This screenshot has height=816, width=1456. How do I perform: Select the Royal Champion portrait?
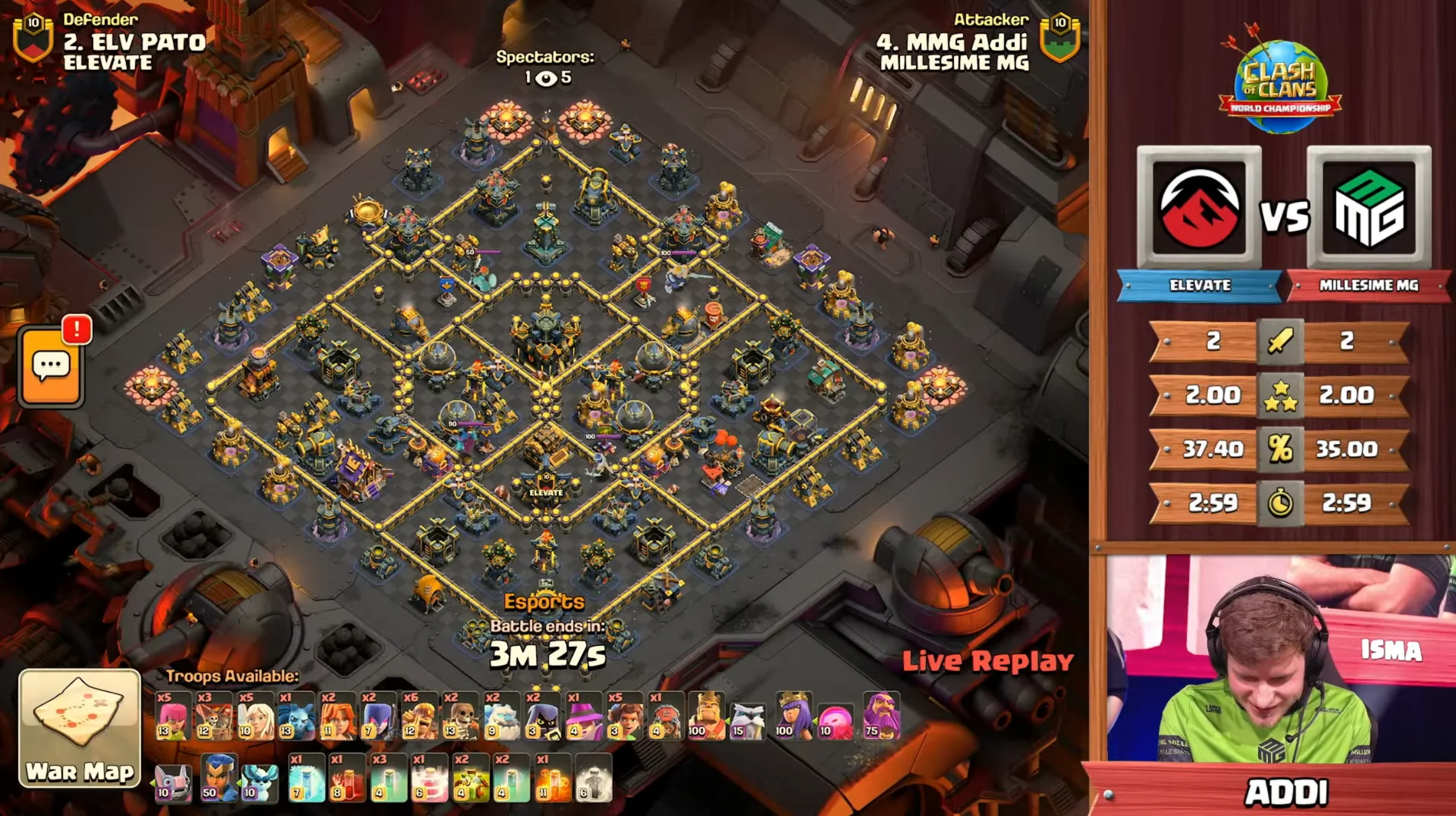(213, 785)
